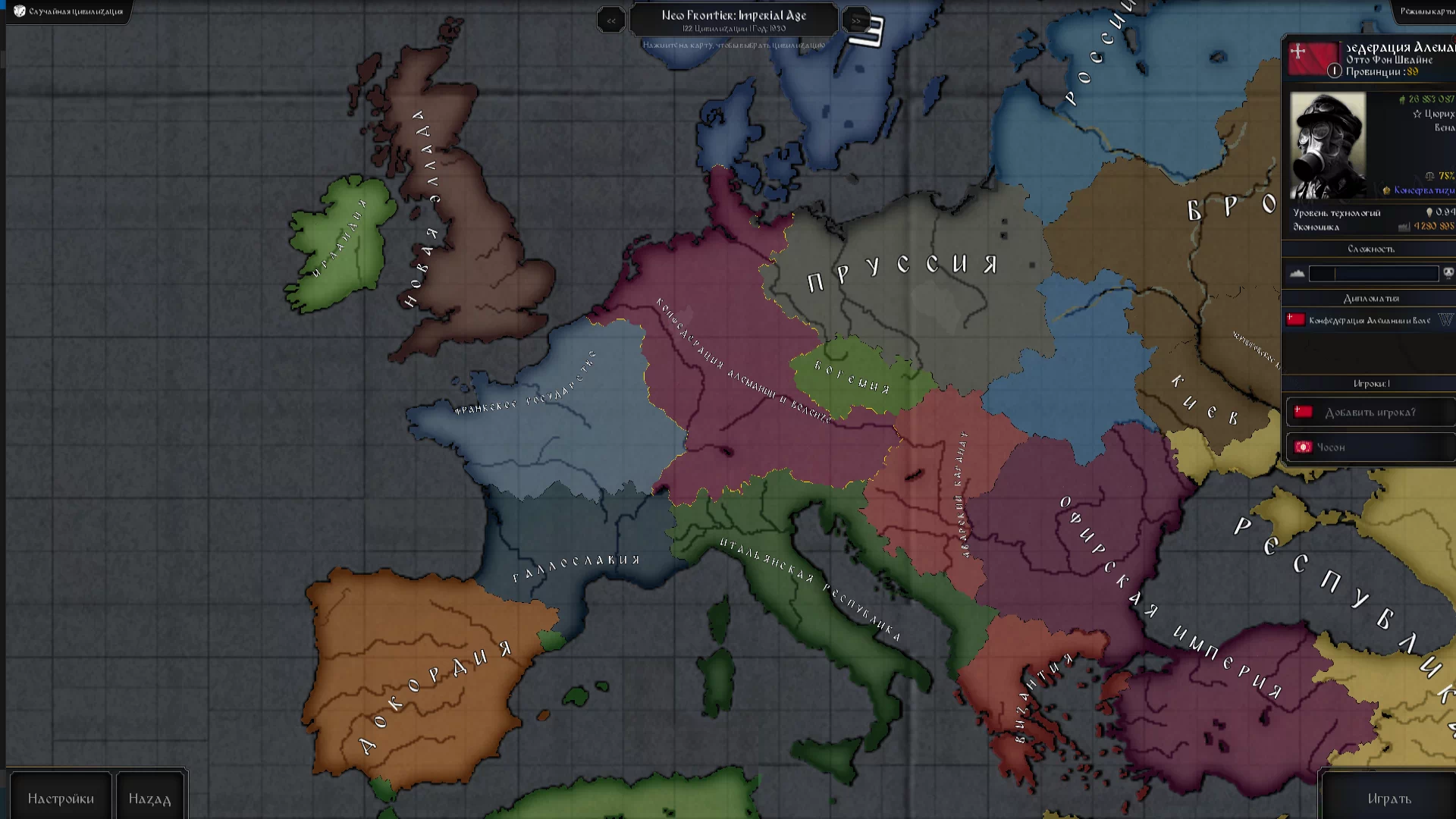Go back with the Назад button
The height and width of the screenshot is (819, 1456).
(x=149, y=799)
